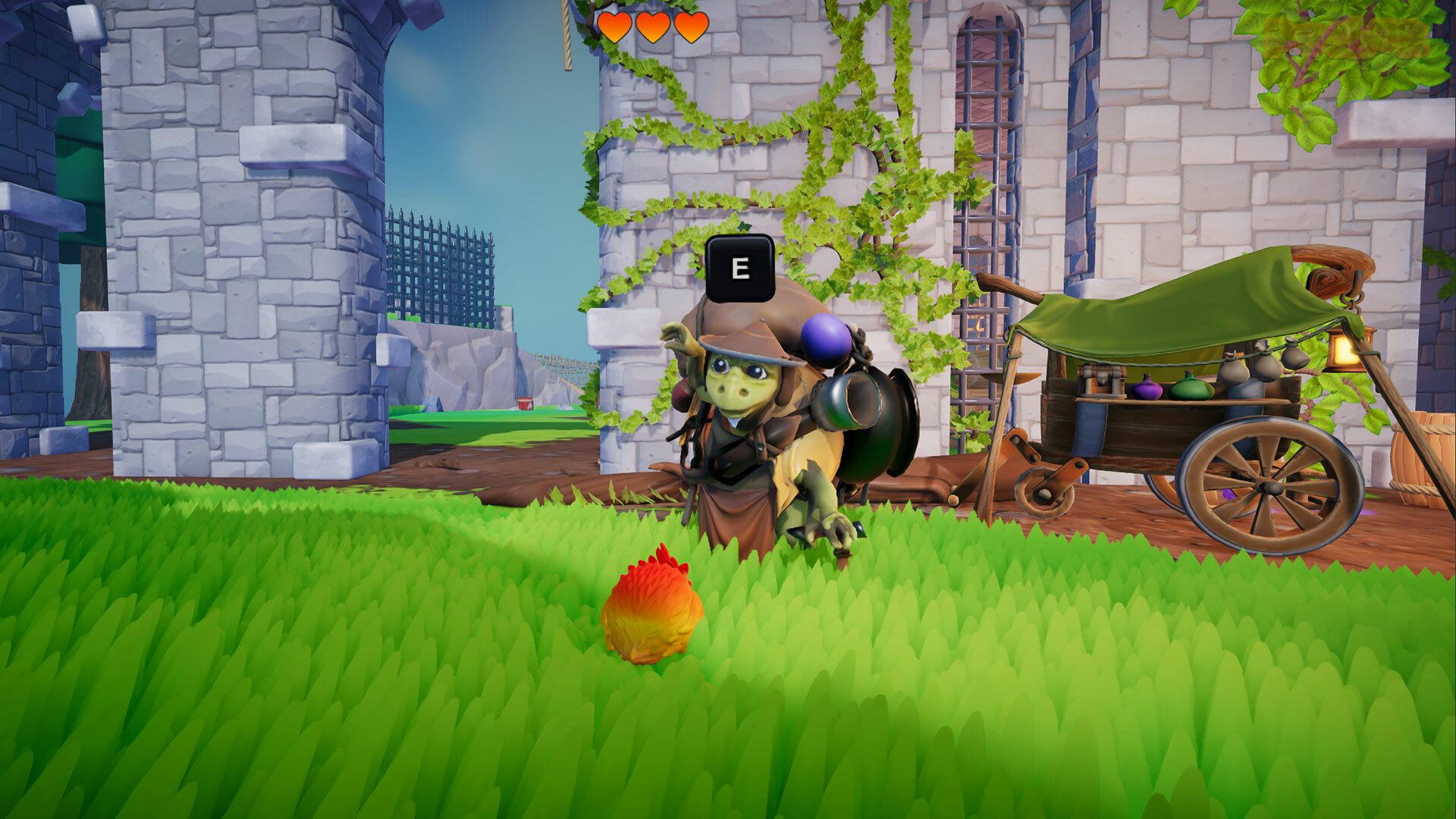The width and height of the screenshot is (1456, 819).
Task: Click the first heart in the health bar
Action: [x=615, y=27]
